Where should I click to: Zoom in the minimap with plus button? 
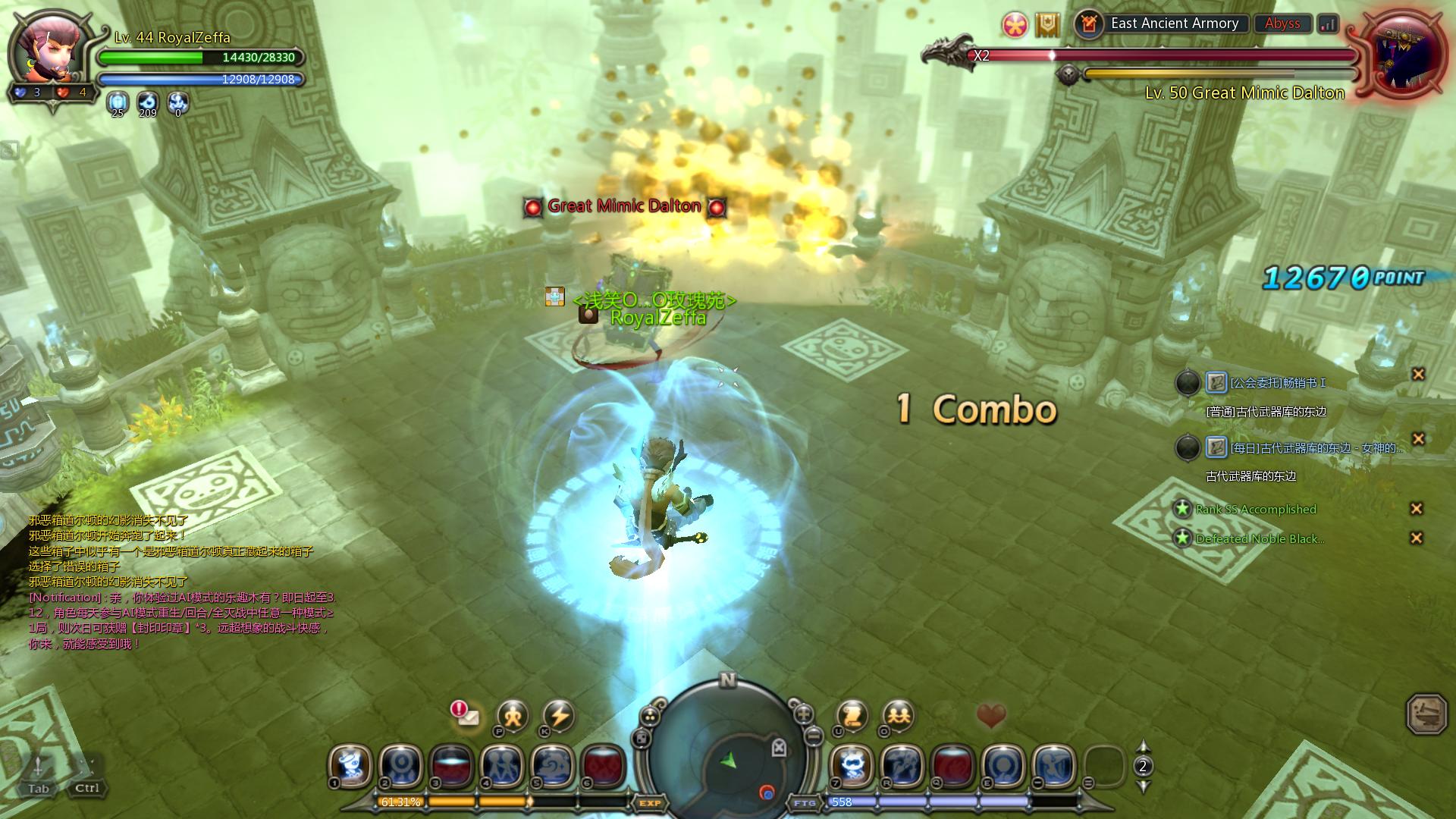click(803, 714)
